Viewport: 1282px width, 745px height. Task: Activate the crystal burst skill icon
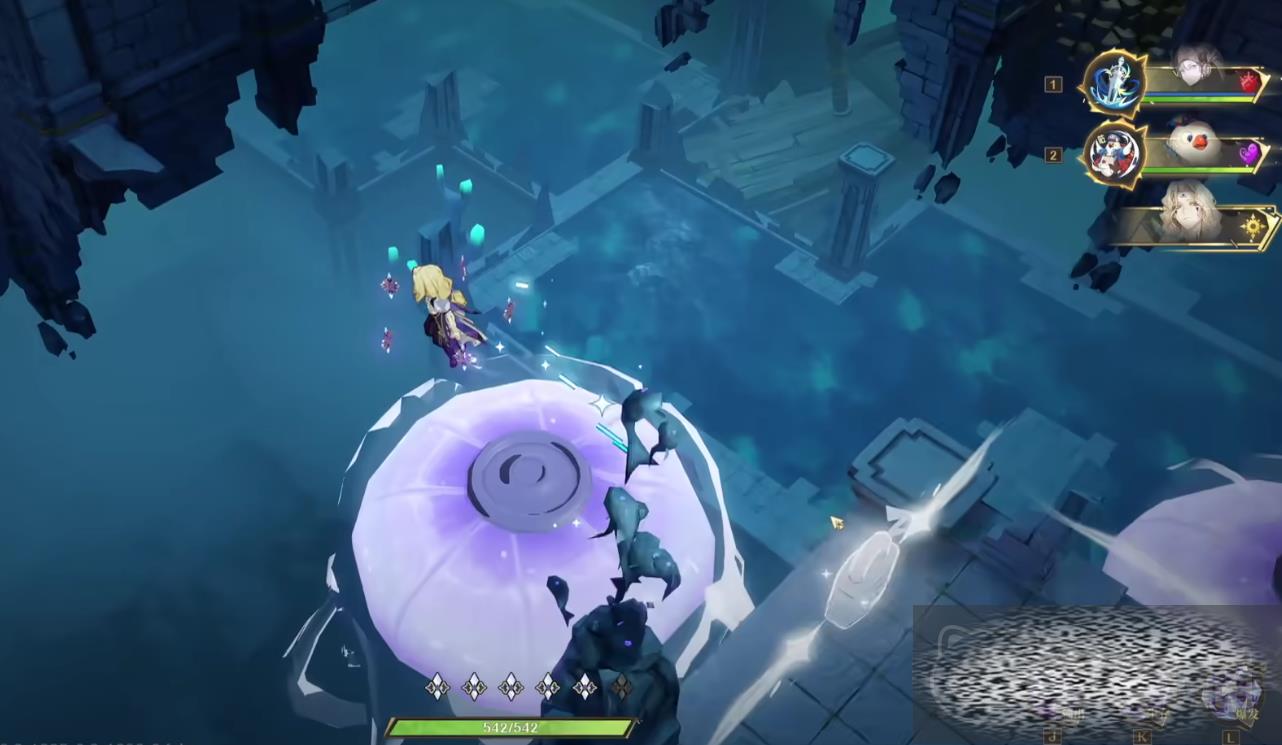[1228, 696]
